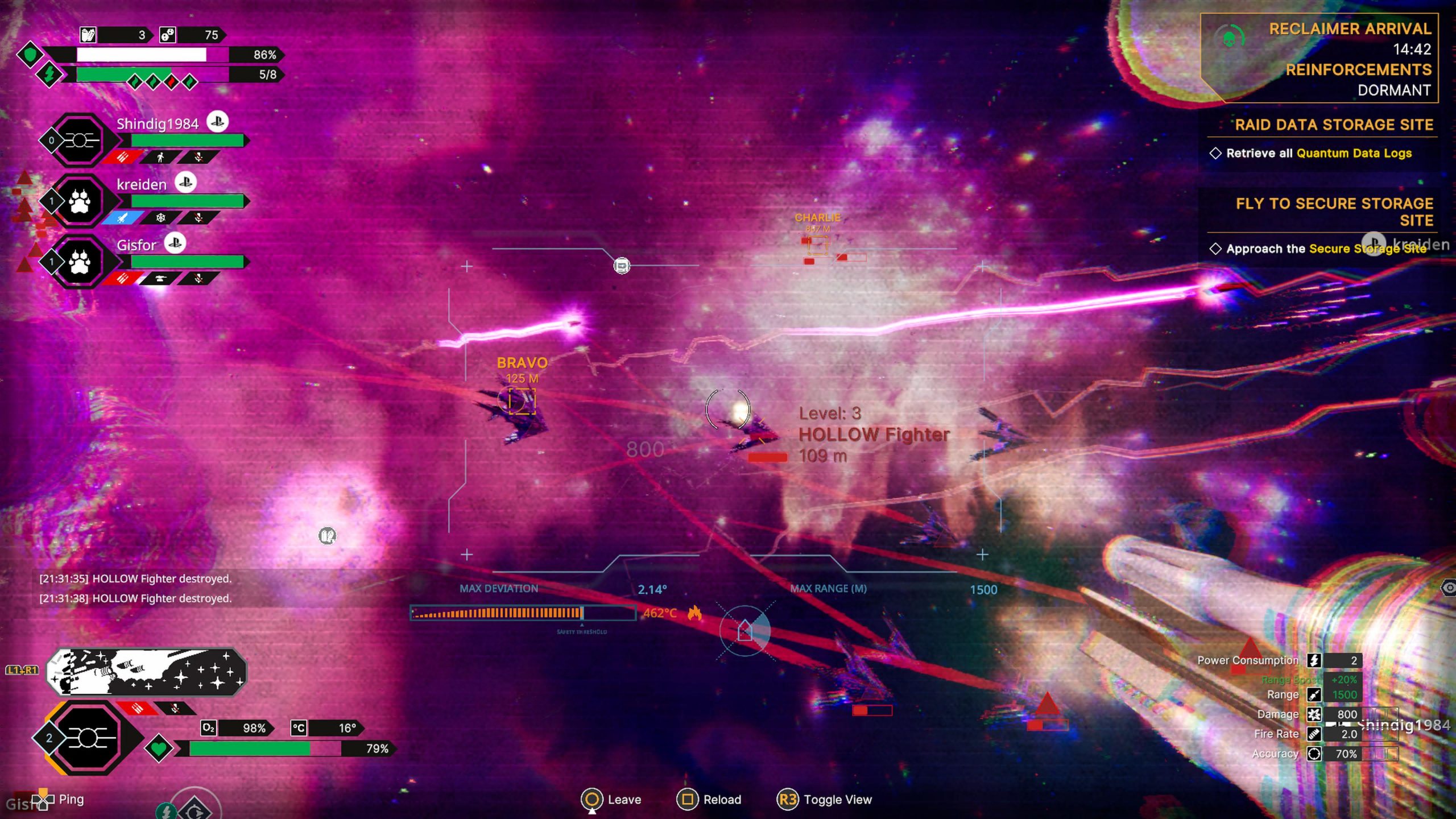Screen dimensions: 1456x819
Task: Open the Fly to Secure Storage Site objective
Action: click(x=1333, y=212)
